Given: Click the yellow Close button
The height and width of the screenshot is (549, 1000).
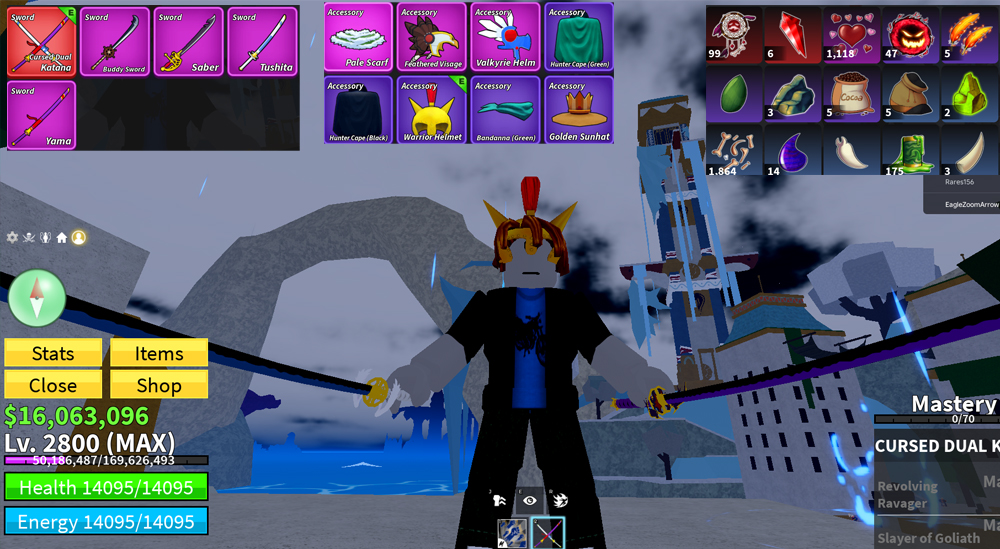Looking at the screenshot, I should click(53, 385).
